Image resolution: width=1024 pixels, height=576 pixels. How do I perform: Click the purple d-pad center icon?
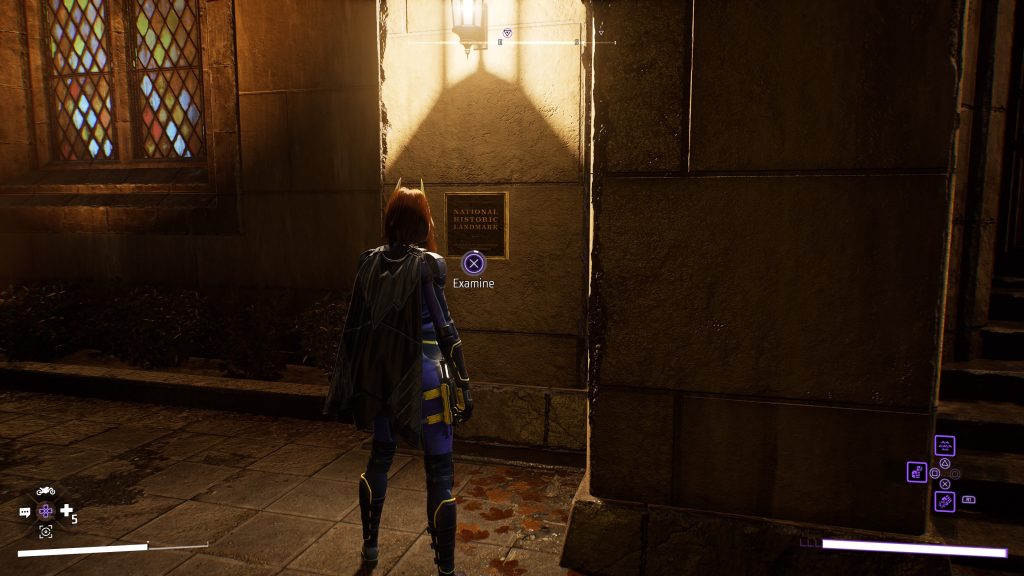click(46, 511)
